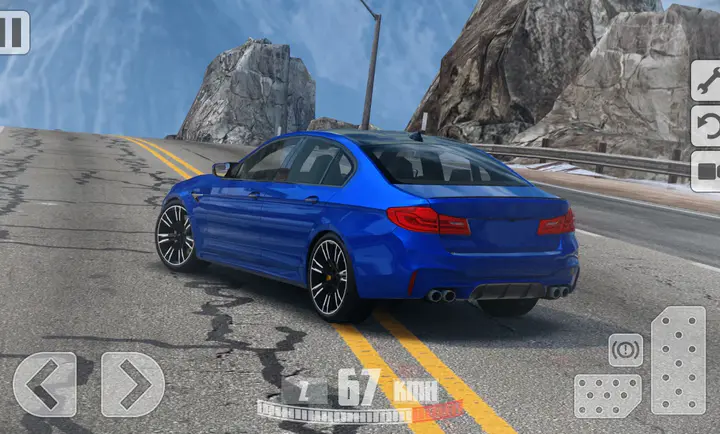Open the wrench repair button
720x434 pixels.
click(x=706, y=80)
